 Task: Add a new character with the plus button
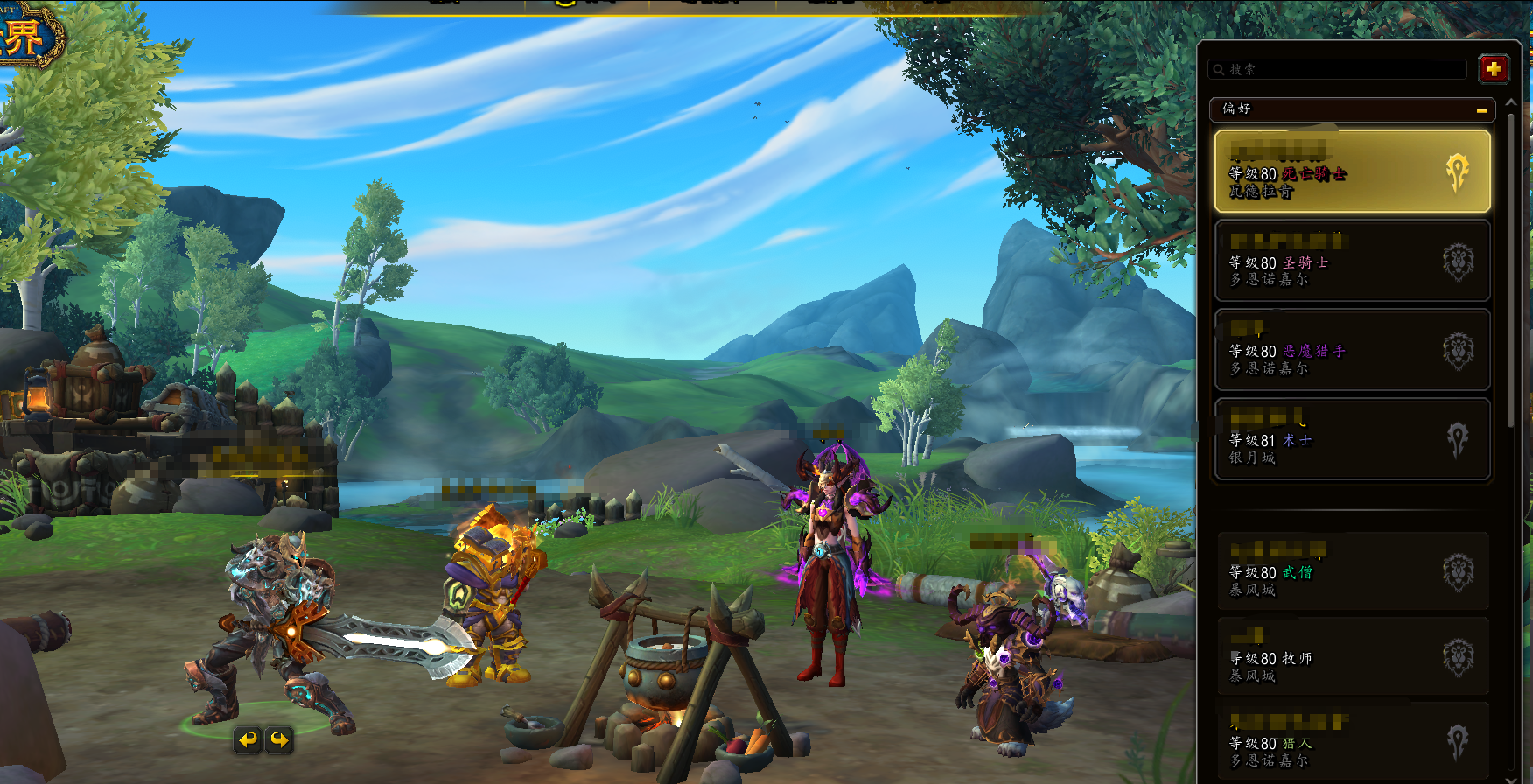pyautogui.click(x=1494, y=68)
